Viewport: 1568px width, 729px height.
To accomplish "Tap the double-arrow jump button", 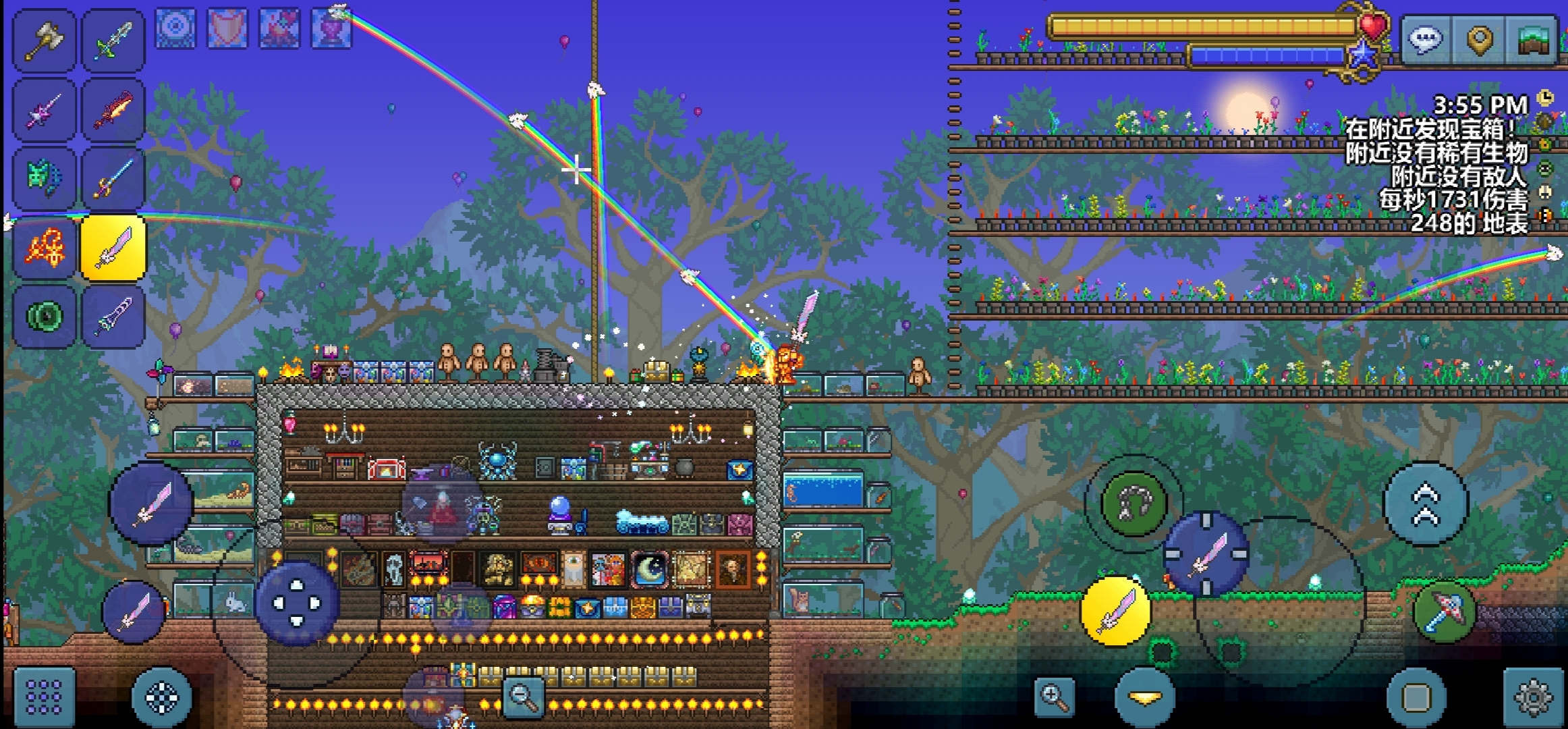I will [x=1426, y=504].
